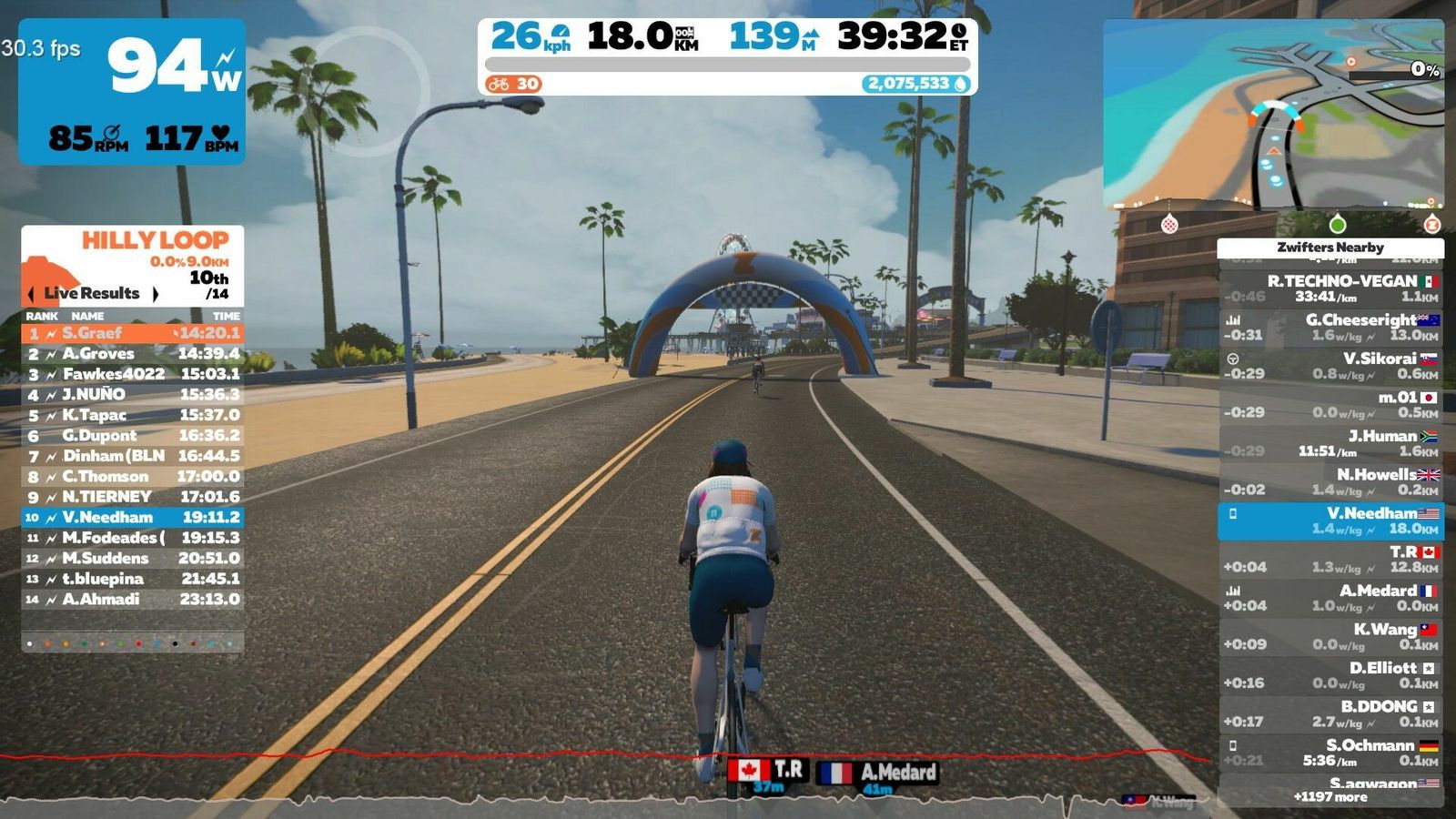The image size is (1456, 819).
Task: Select S.Graef in the Hilly Loop leaderboard
Action: 133,333
